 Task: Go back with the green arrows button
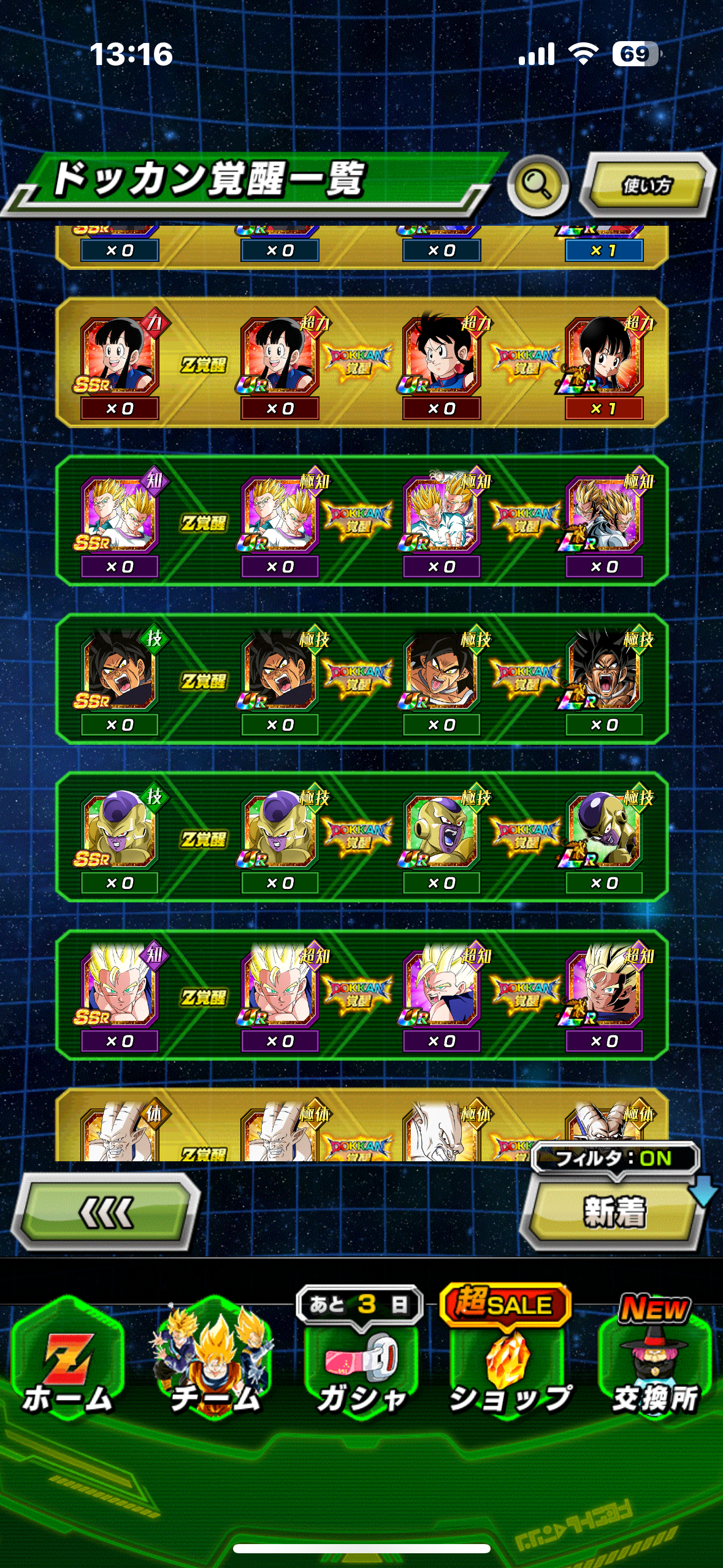point(106,1212)
